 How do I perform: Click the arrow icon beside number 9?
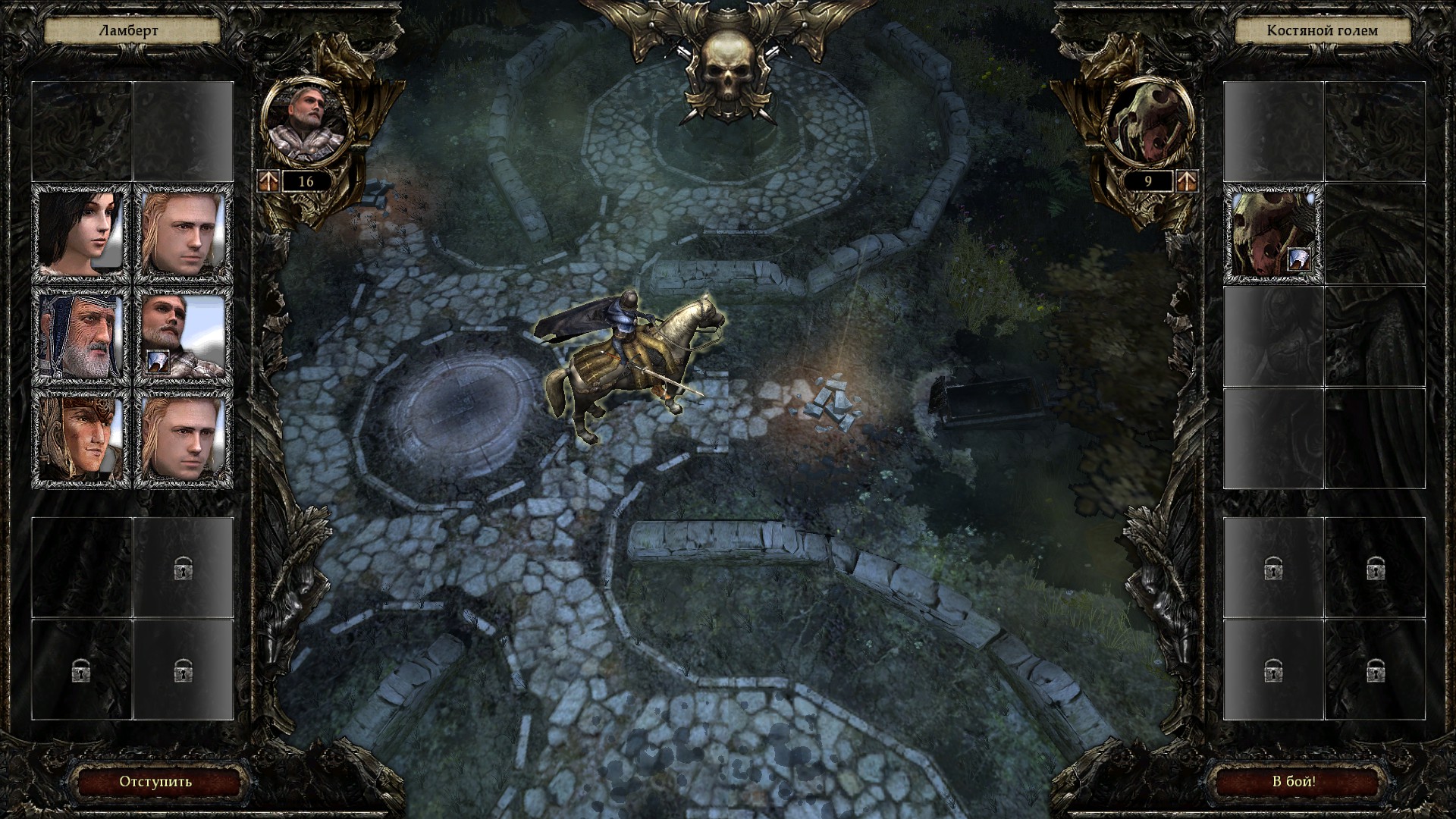click(x=1187, y=181)
